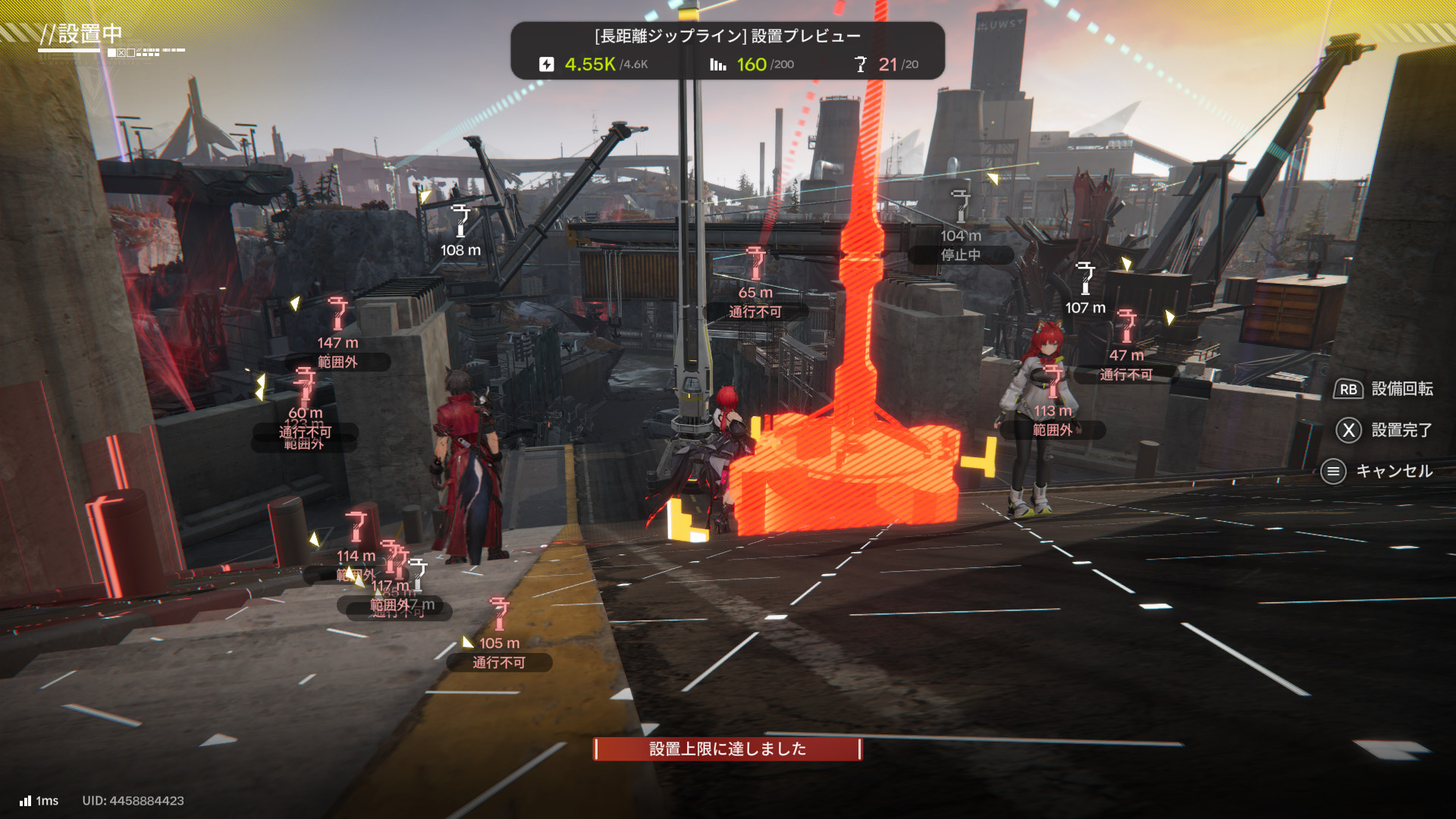Select the 65 m 通行不可 zipline marker
This screenshot has width=1456, height=819.
(x=755, y=264)
